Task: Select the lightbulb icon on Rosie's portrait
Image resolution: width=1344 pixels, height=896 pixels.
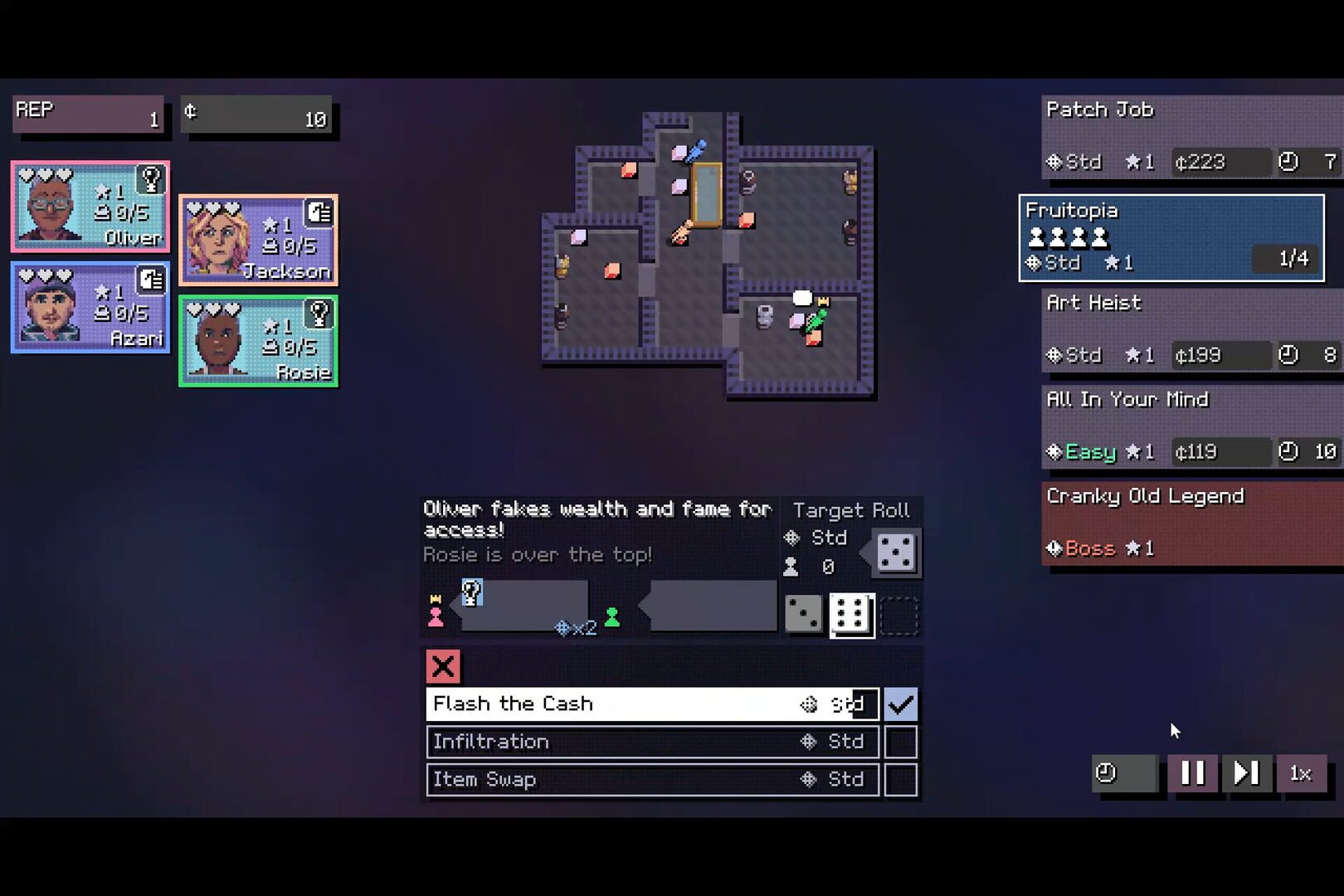Action: point(319,314)
